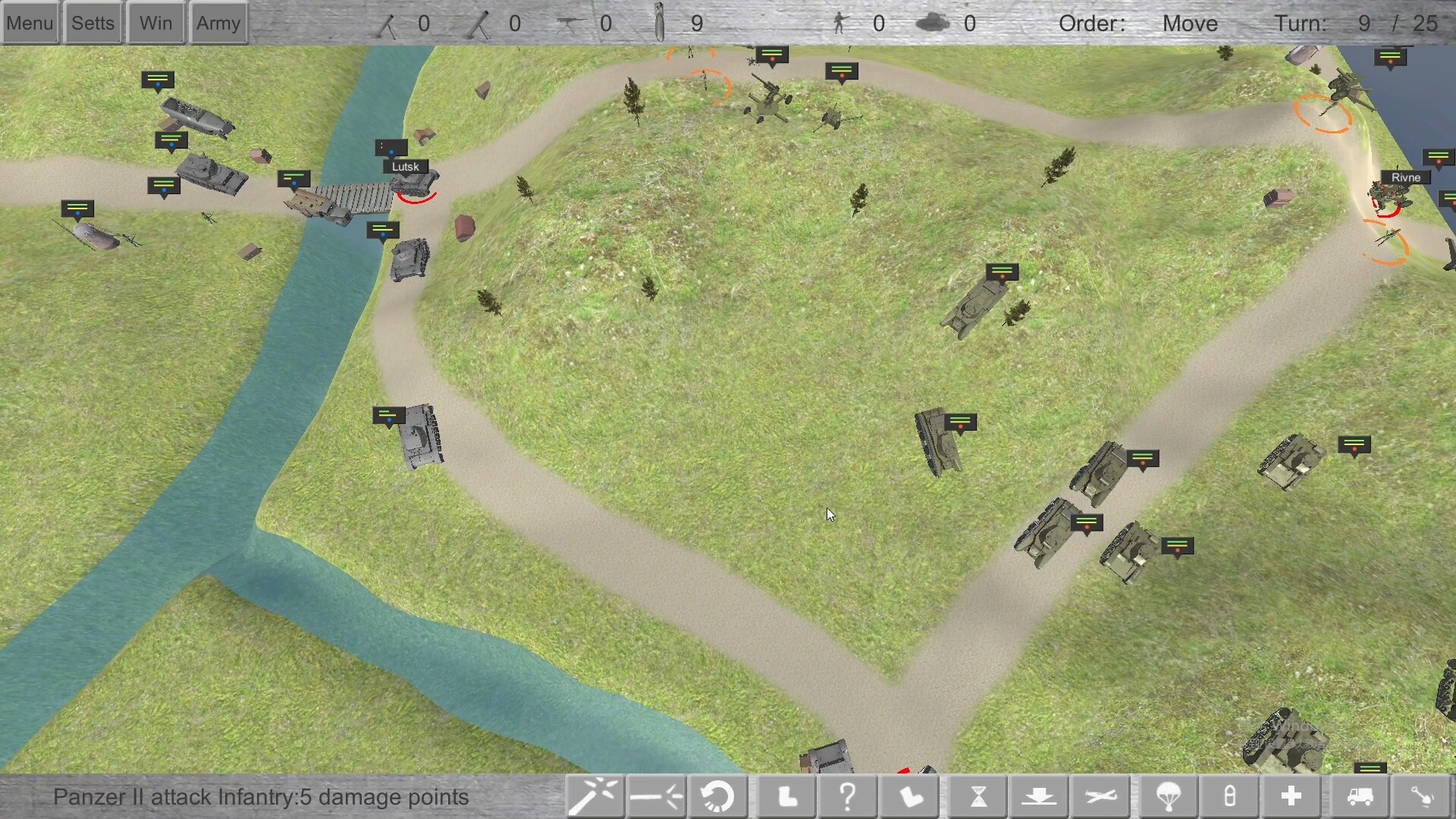Open the Army overview
The width and height of the screenshot is (1456, 819).
pos(218,22)
